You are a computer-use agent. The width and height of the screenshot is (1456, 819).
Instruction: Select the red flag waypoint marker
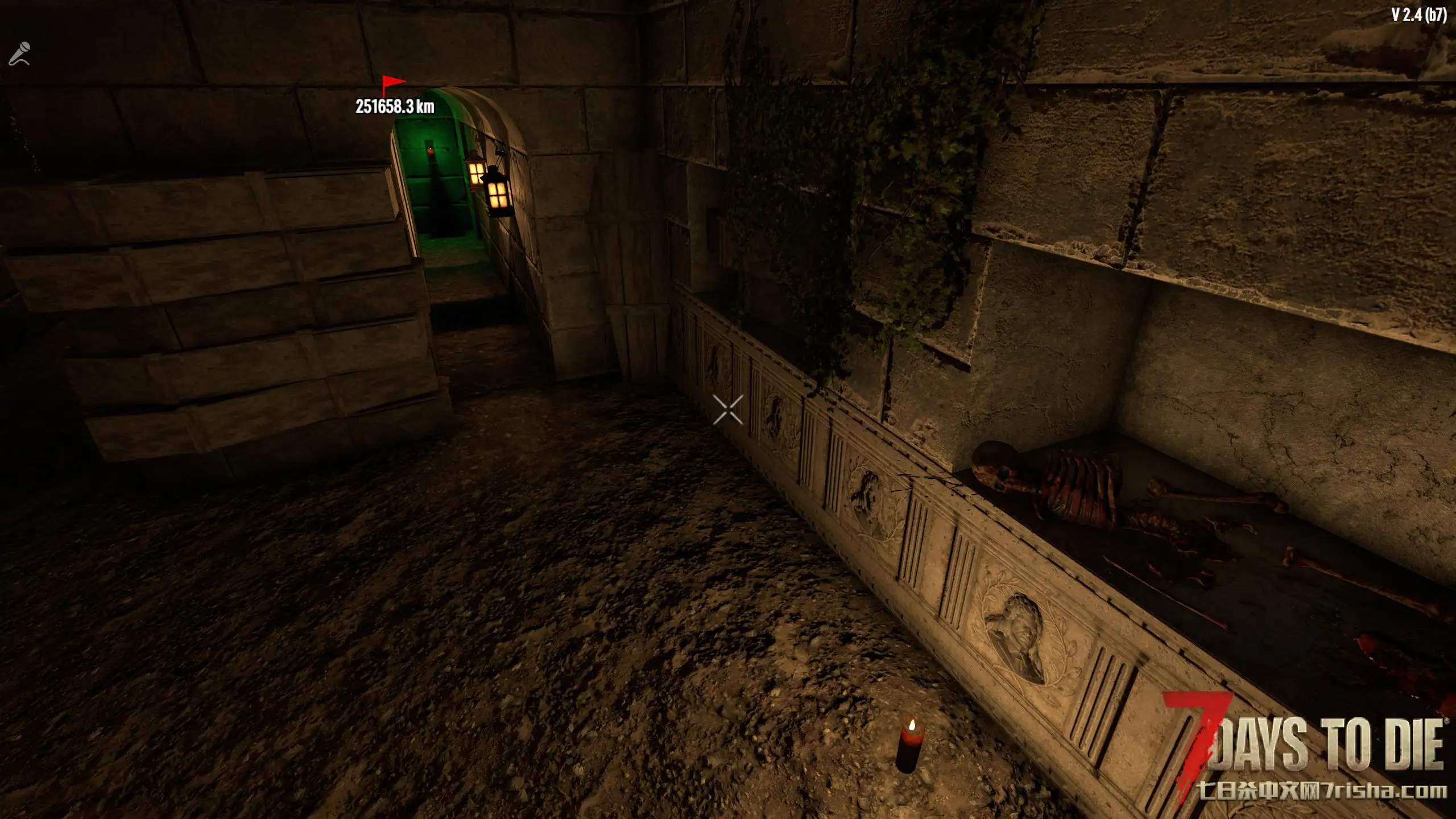pyautogui.click(x=392, y=85)
